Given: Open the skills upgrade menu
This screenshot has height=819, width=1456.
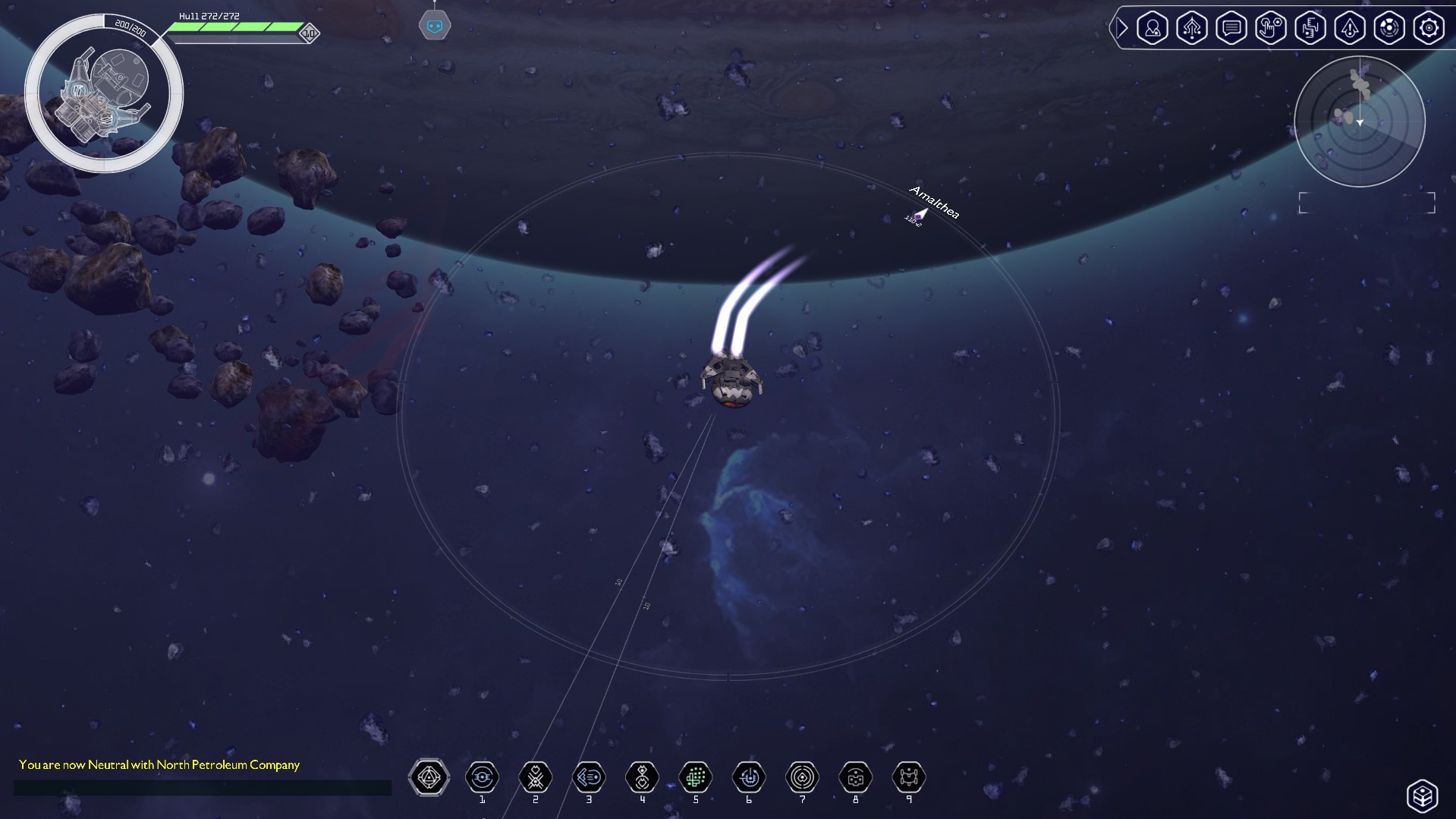Looking at the screenshot, I should (x=1192, y=28).
